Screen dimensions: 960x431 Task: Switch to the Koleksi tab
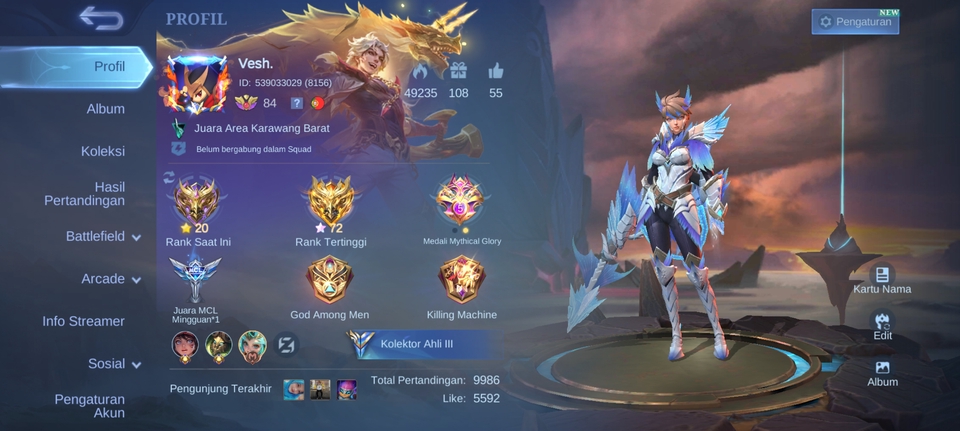click(103, 151)
